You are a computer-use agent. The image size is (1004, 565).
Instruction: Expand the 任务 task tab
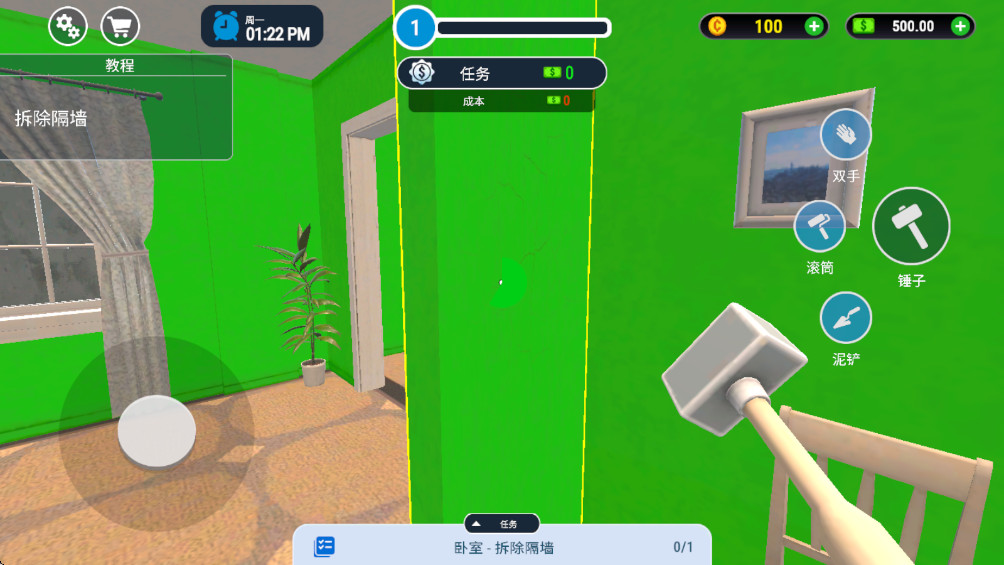click(x=502, y=524)
